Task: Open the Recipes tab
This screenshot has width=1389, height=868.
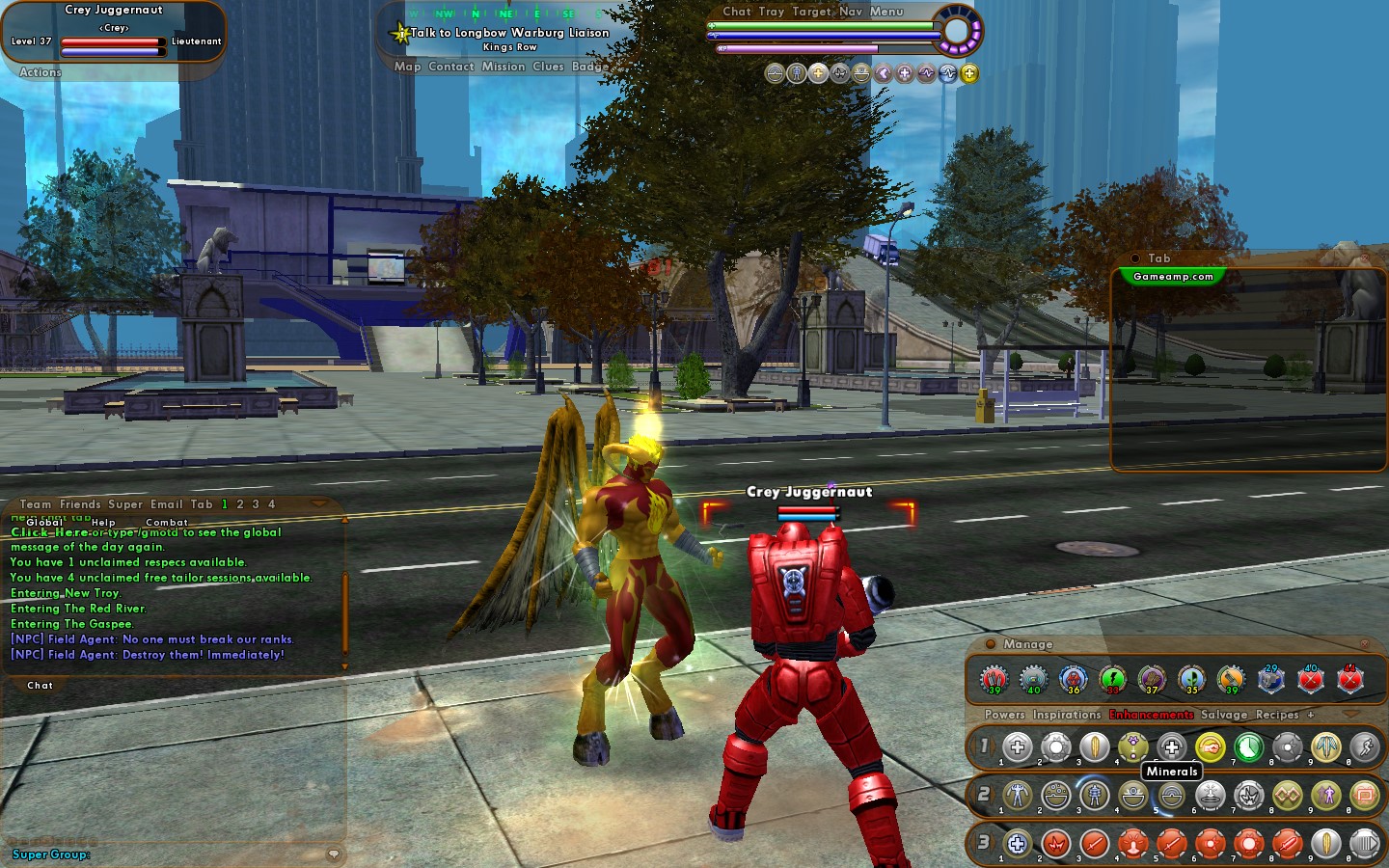Action: tap(1277, 715)
